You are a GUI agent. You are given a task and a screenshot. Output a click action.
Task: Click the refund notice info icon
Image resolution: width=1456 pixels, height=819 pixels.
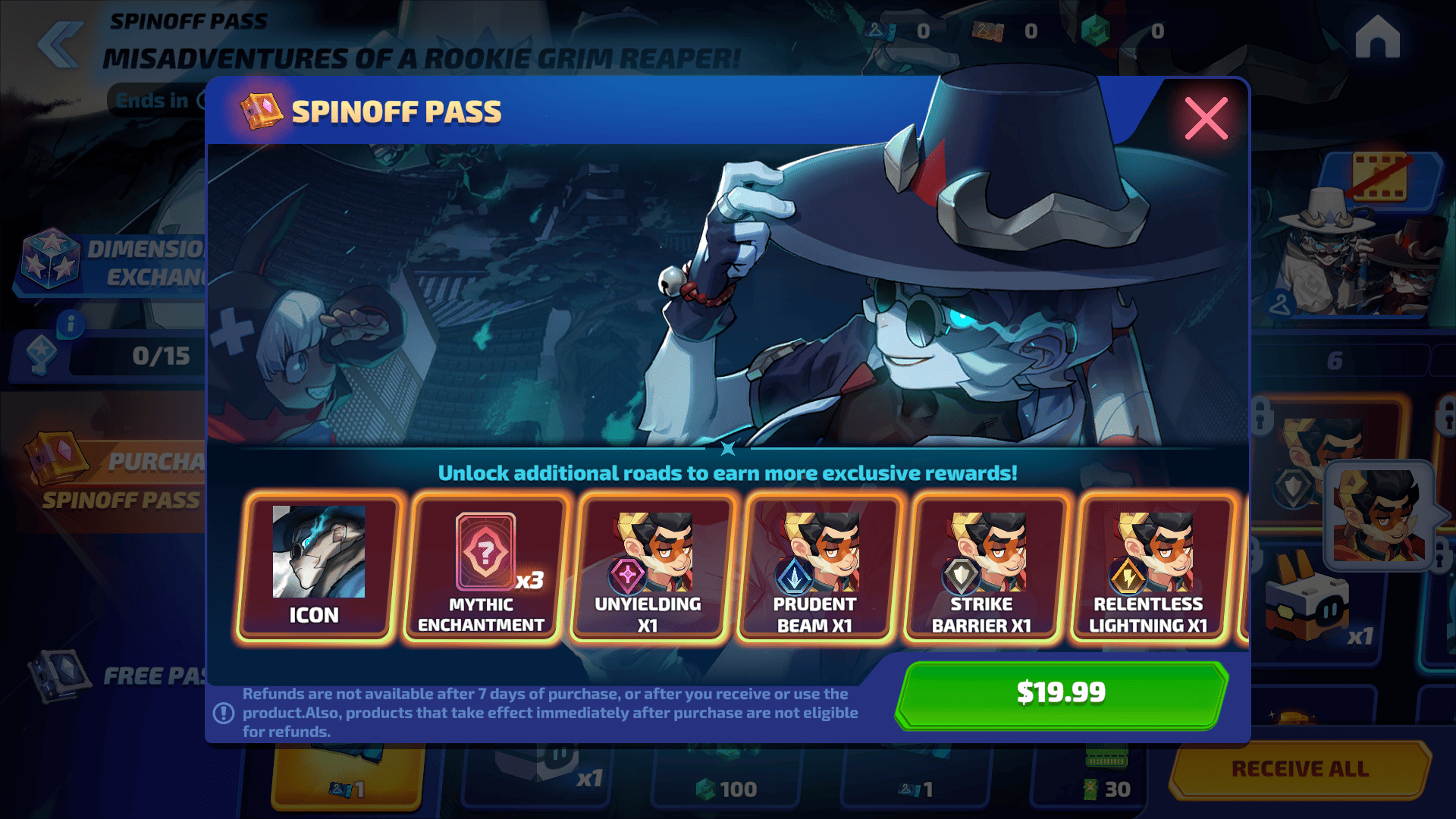click(224, 713)
